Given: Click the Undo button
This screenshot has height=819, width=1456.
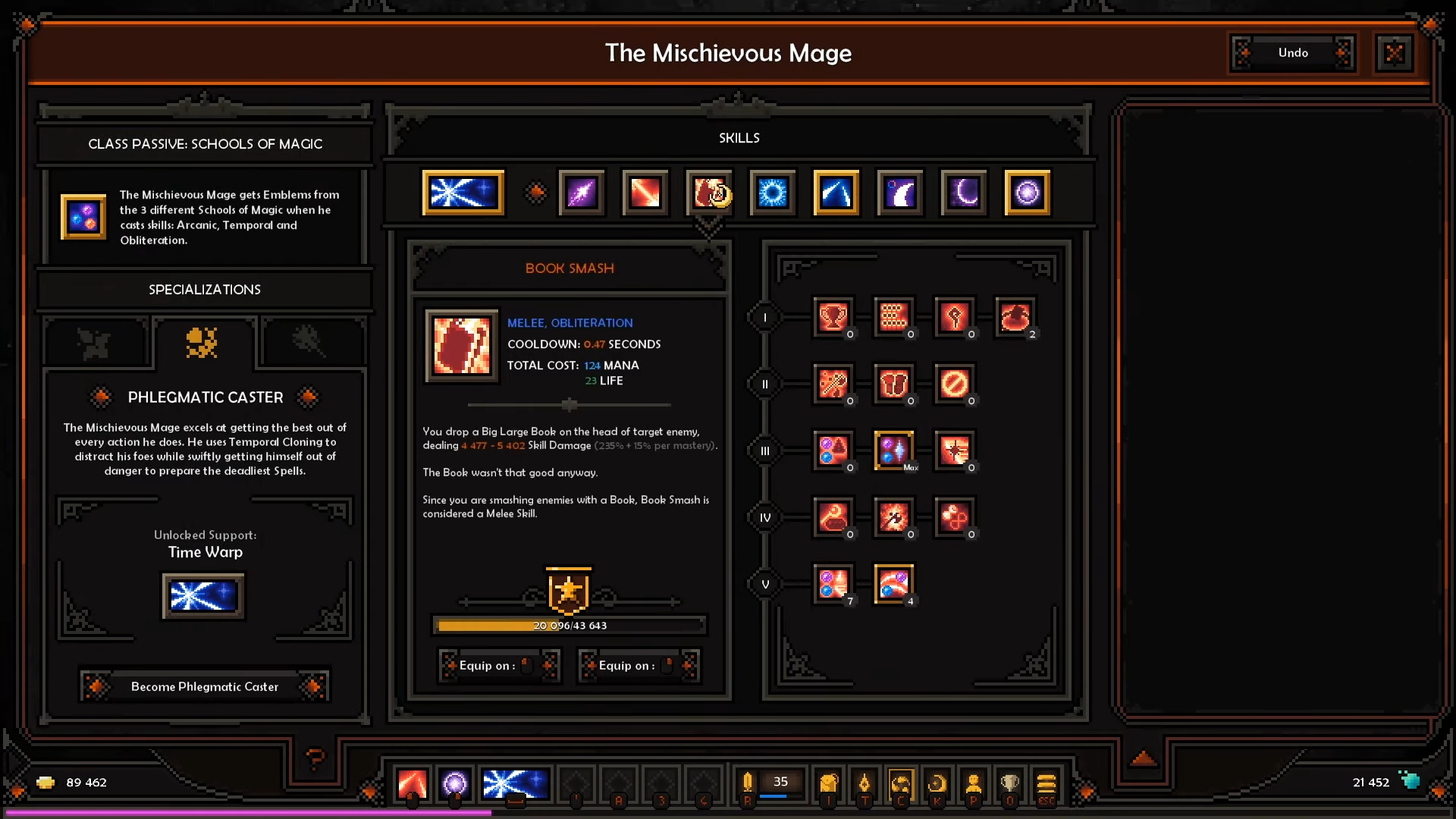Looking at the screenshot, I should 1292,53.
